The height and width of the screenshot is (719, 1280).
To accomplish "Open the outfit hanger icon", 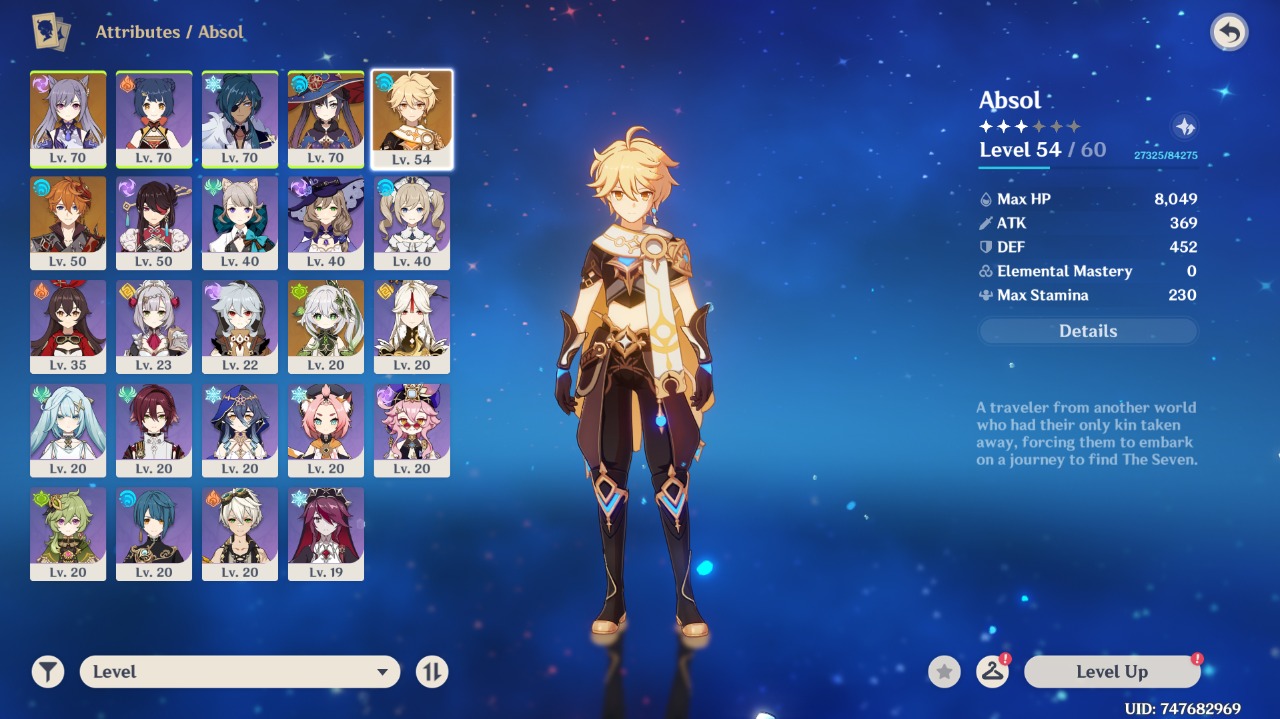I will (992, 672).
